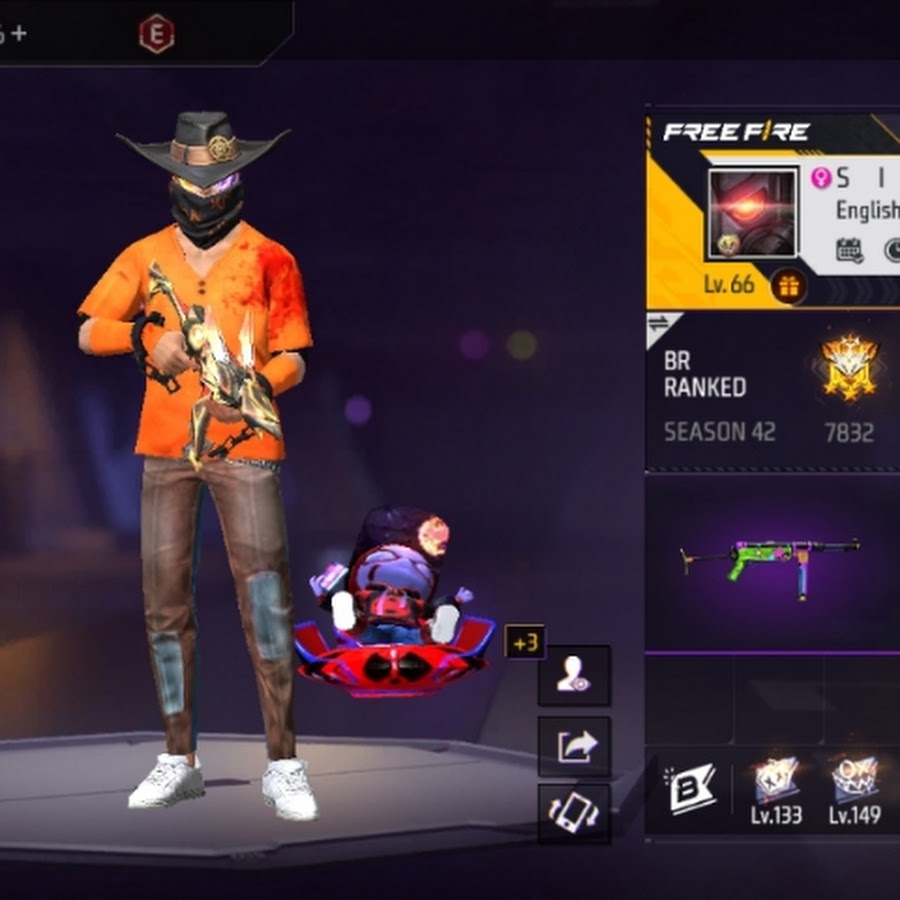
Task: Open the calendar icon in profile card
Action: (x=849, y=250)
